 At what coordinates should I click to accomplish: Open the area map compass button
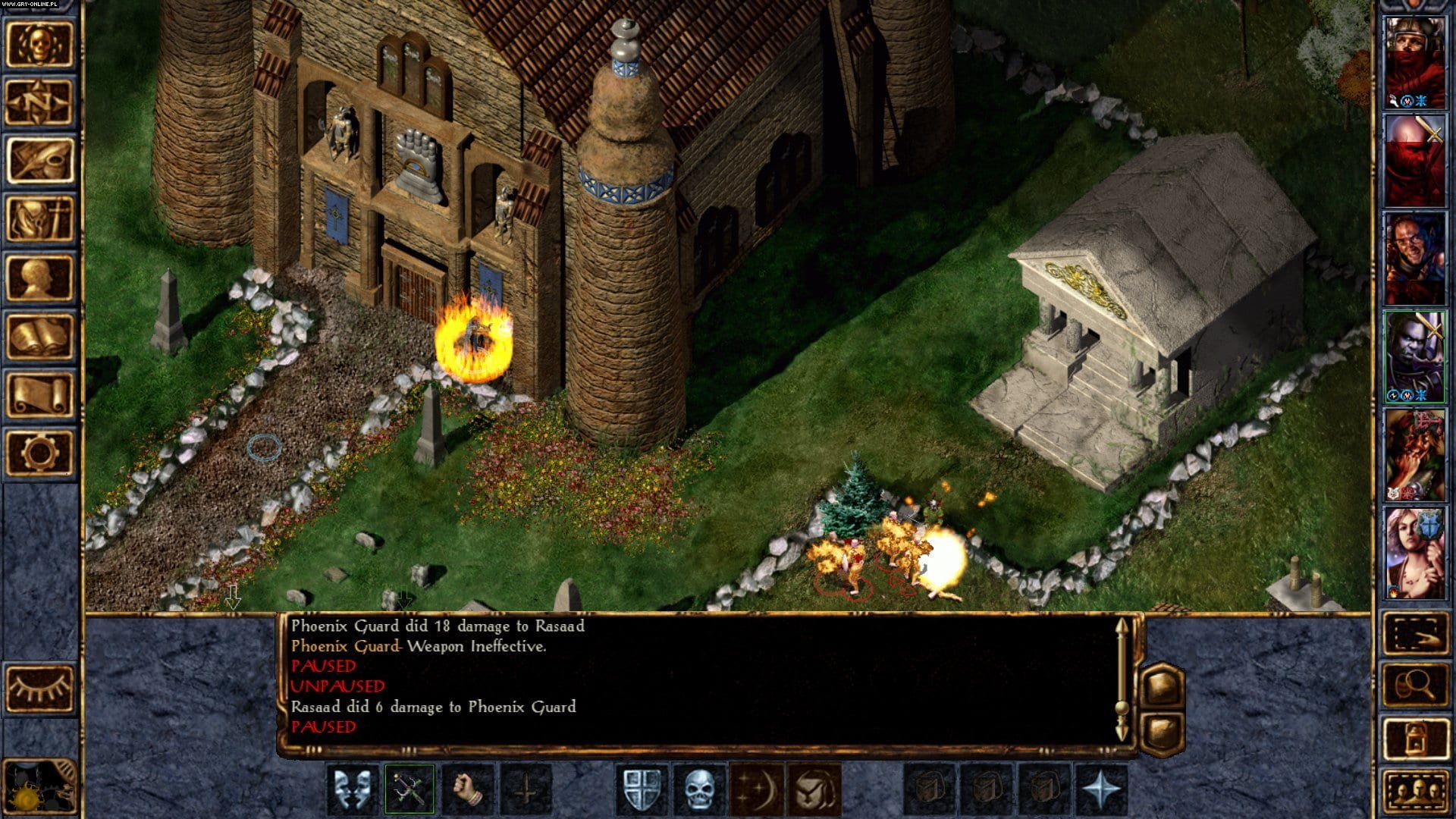(x=40, y=102)
